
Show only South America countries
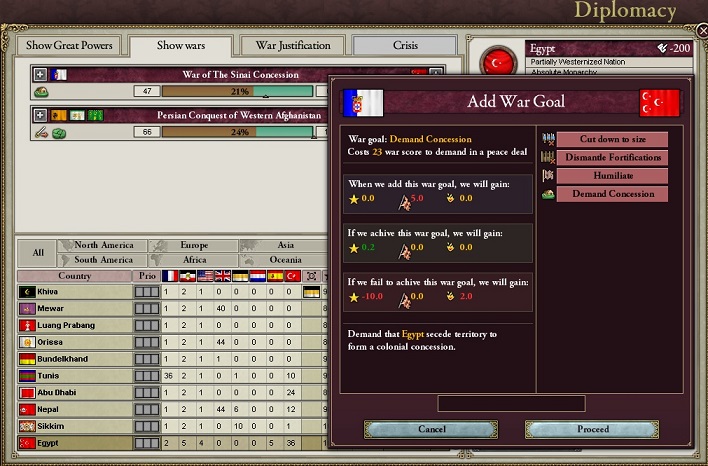[103, 260]
